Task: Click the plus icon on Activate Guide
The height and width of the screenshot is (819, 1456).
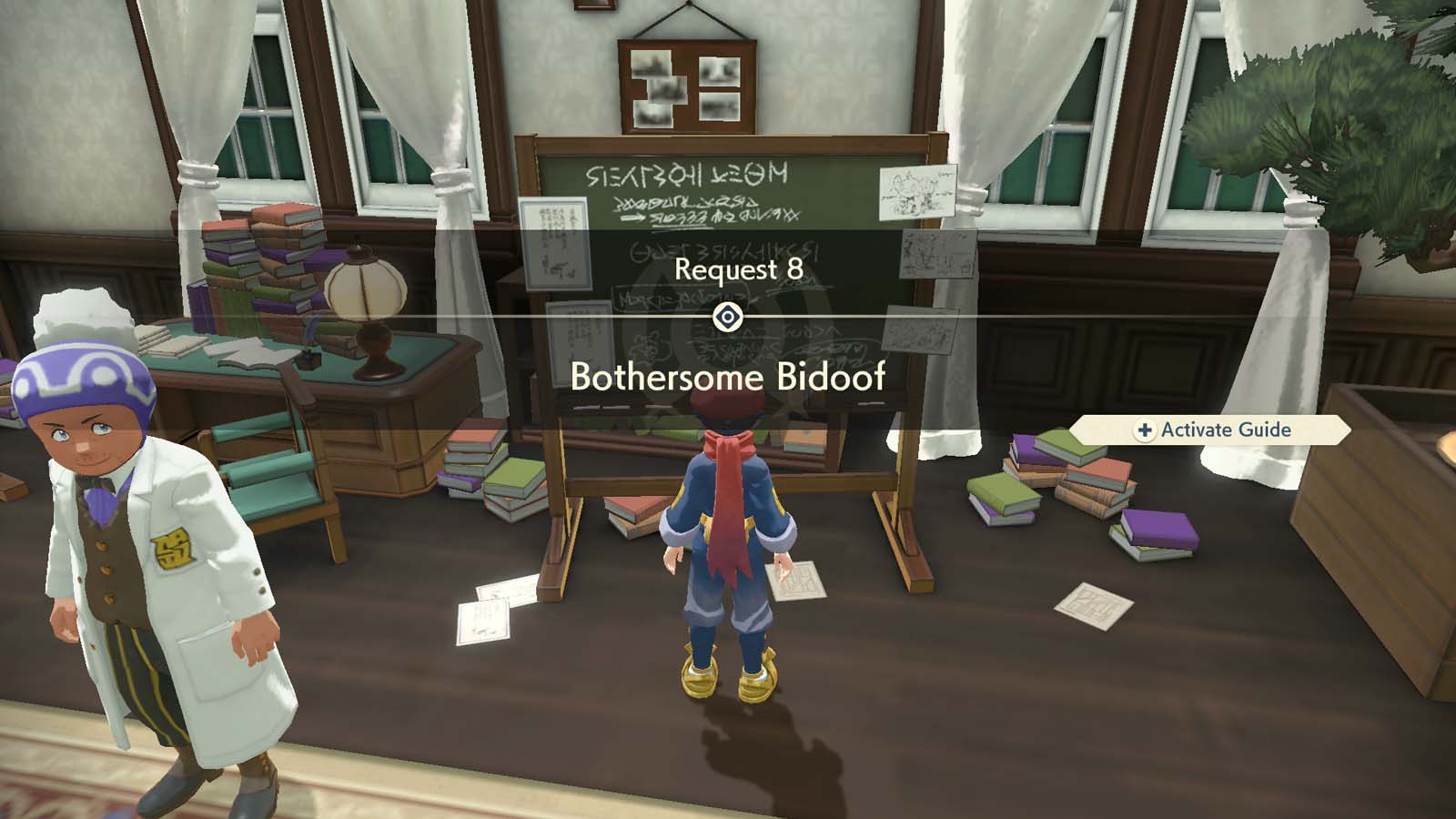Action: click(1144, 430)
